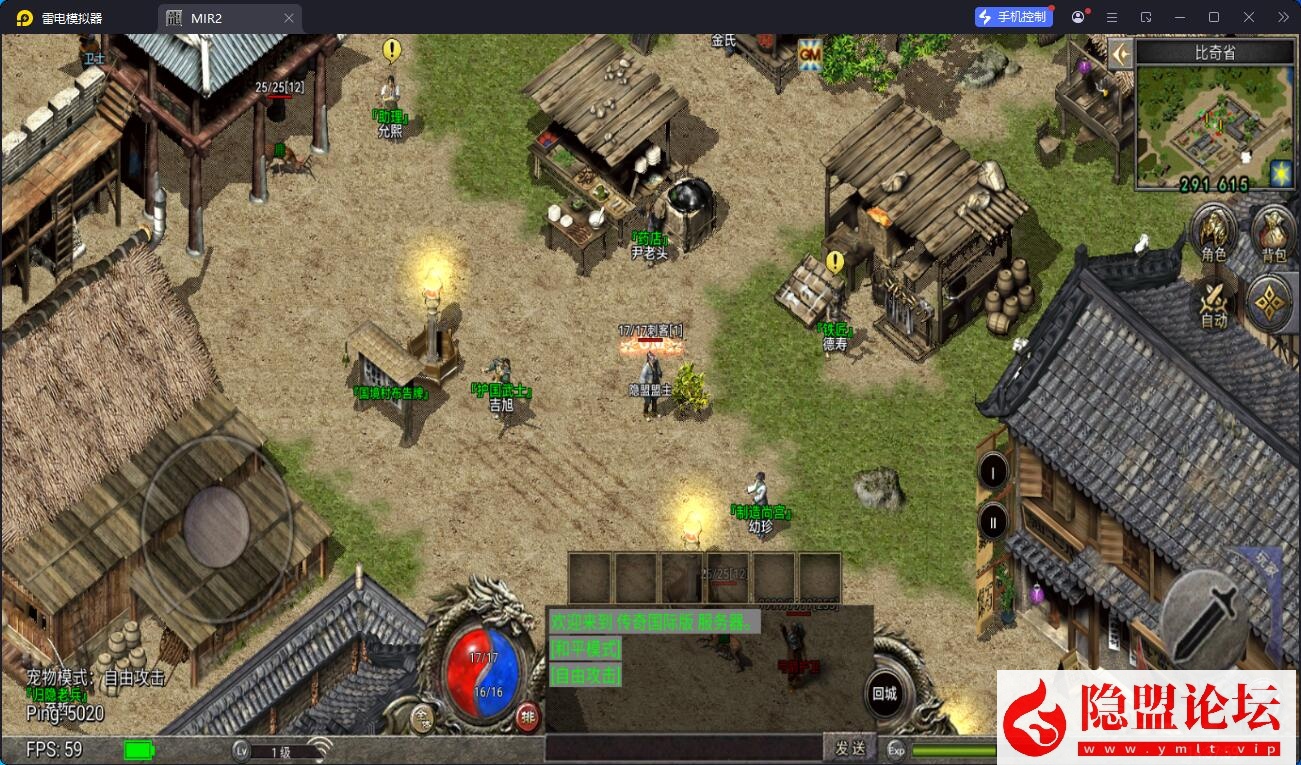The height and width of the screenshot is (765, 1301).
Task: Tap the gold four-diamond icon button
Action: 1270,302
